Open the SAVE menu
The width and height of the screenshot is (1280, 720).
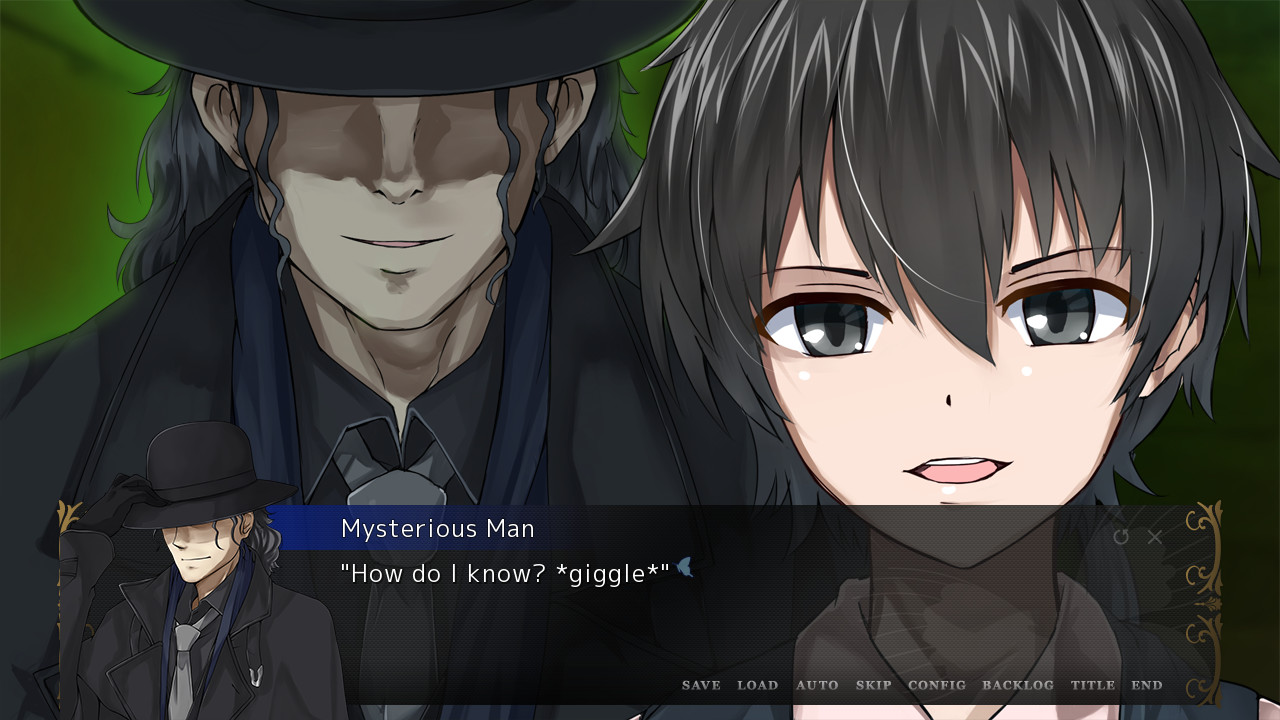click(x=701, y=685)
